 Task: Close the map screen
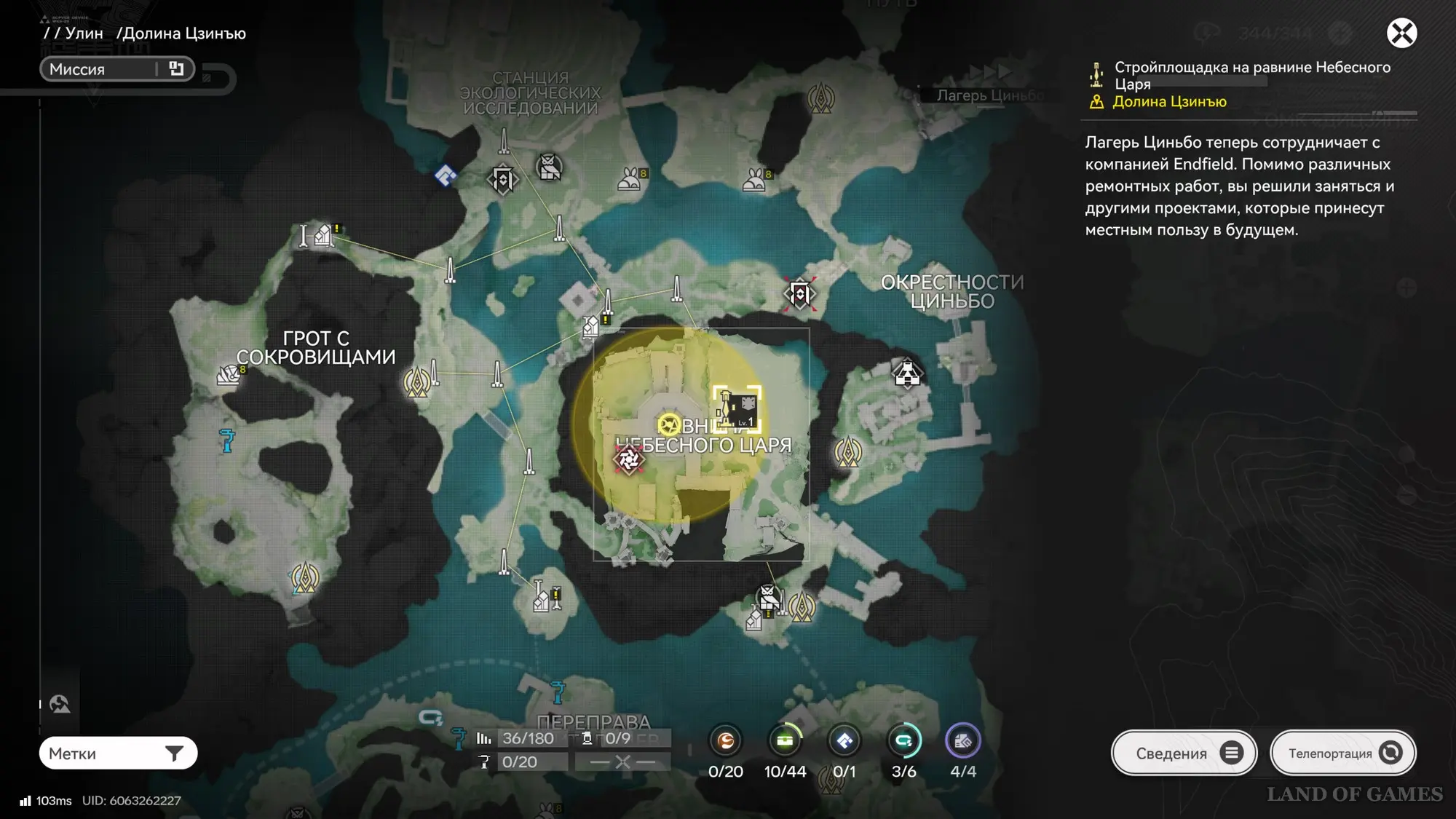(x=1401, y=33)
